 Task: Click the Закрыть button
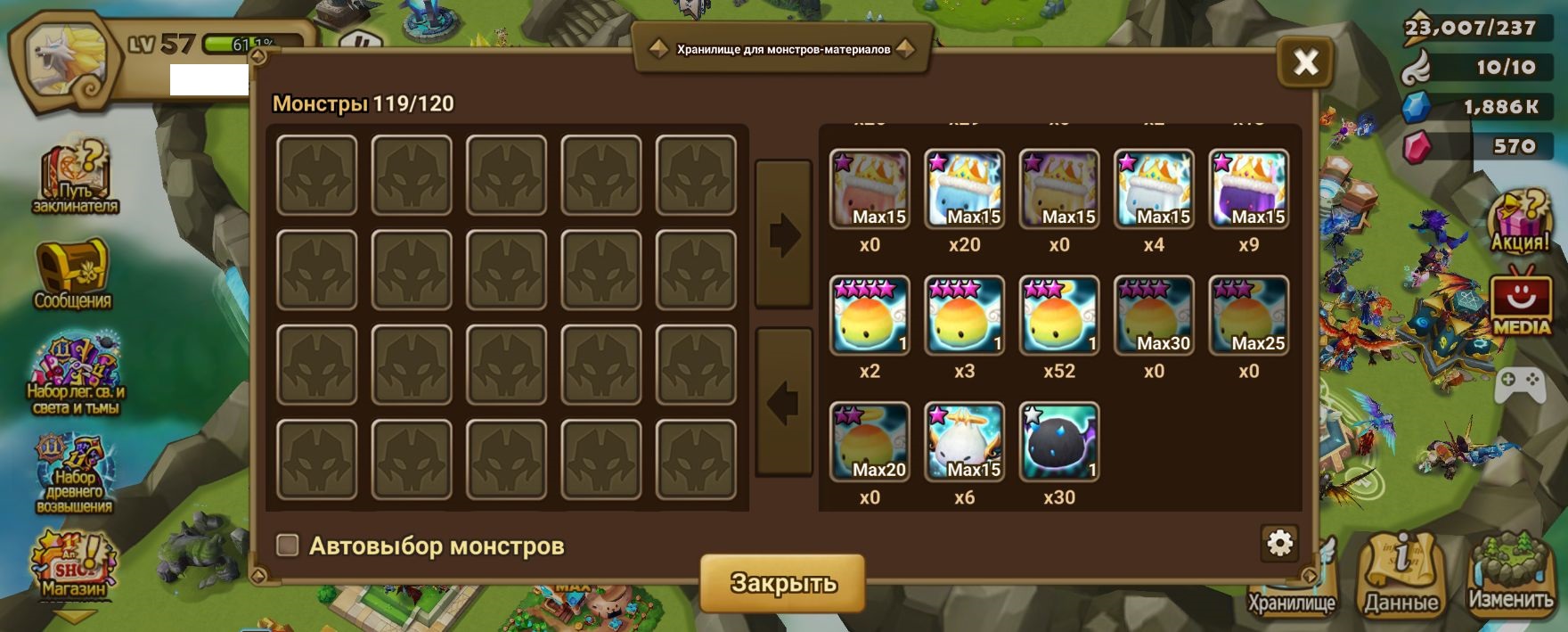tap(782, 582)
